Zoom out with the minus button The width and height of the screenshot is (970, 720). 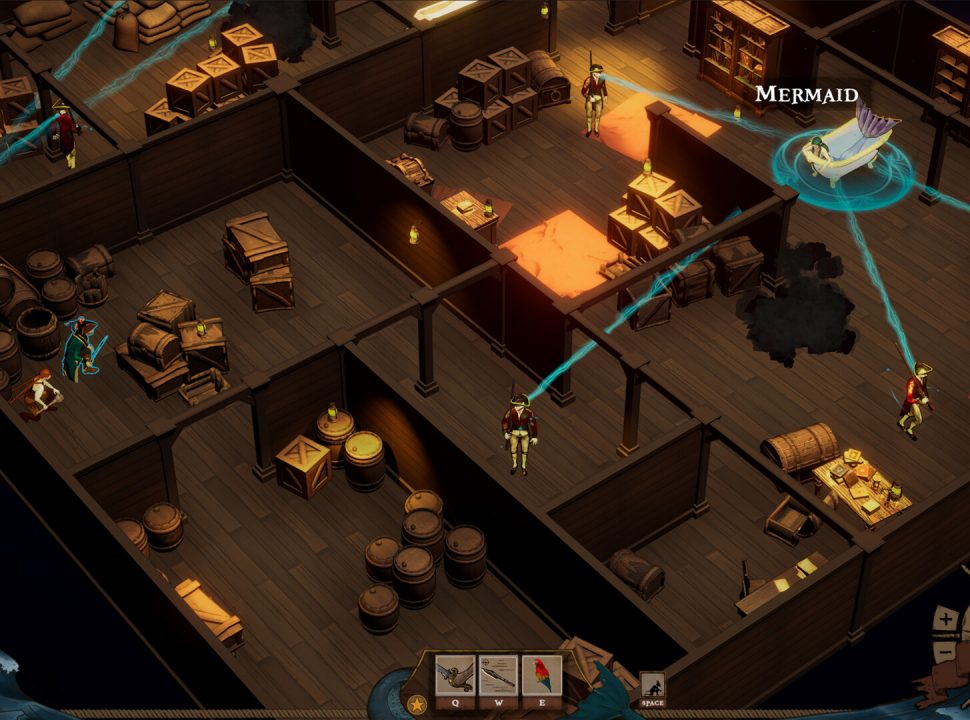(x=946, y=654)
